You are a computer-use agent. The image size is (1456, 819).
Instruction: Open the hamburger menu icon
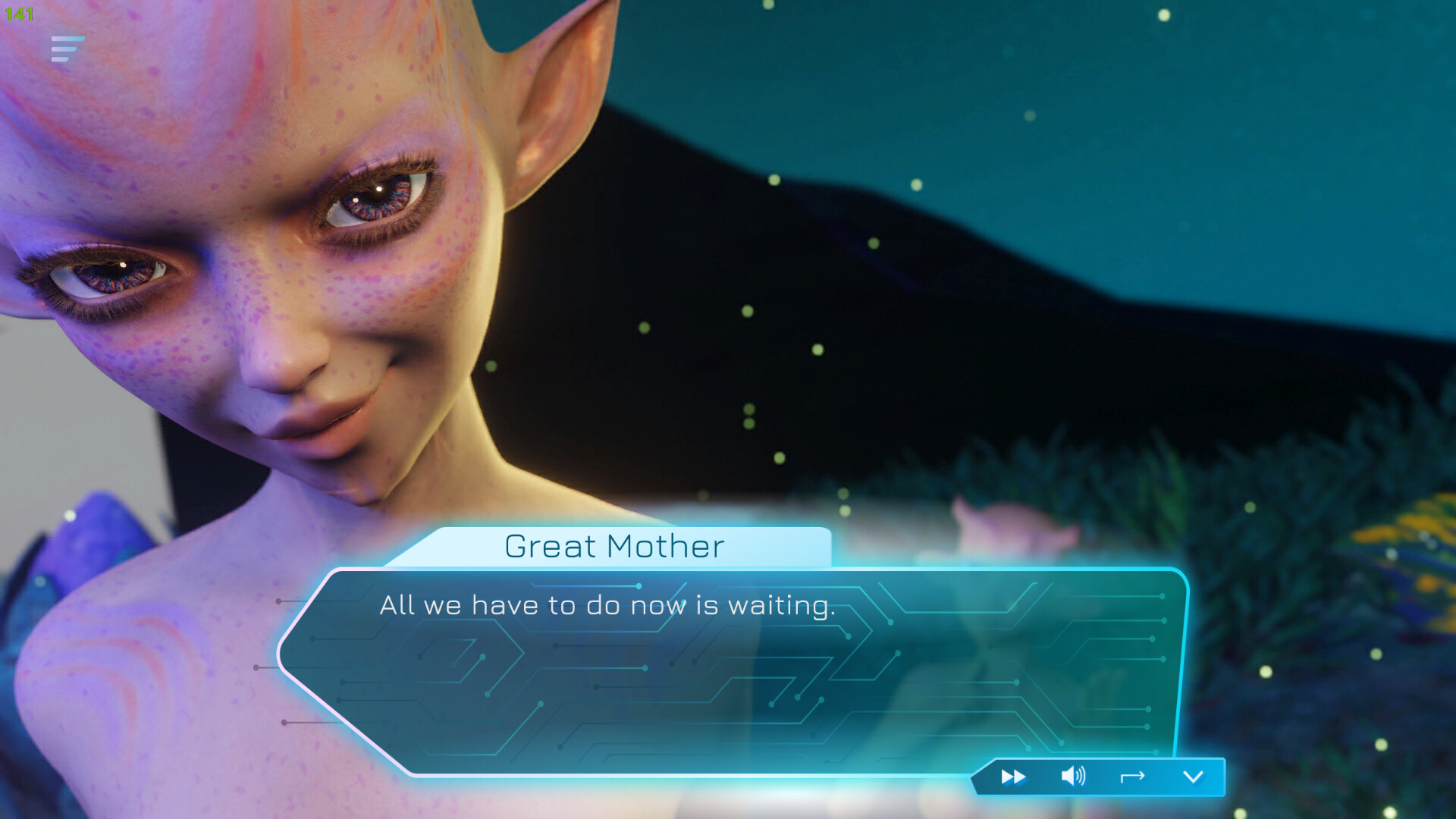67,49
